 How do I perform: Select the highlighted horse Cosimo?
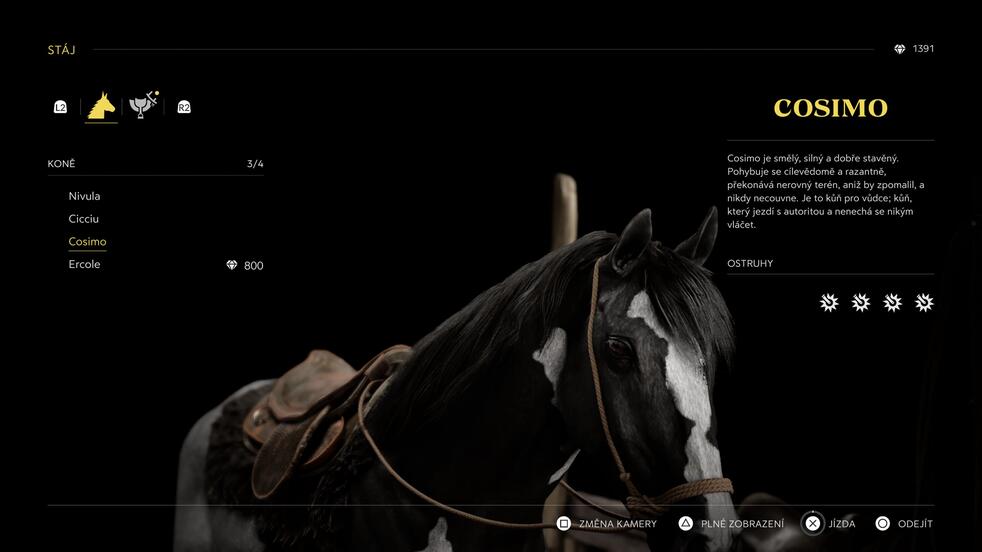tap(87, 242)
